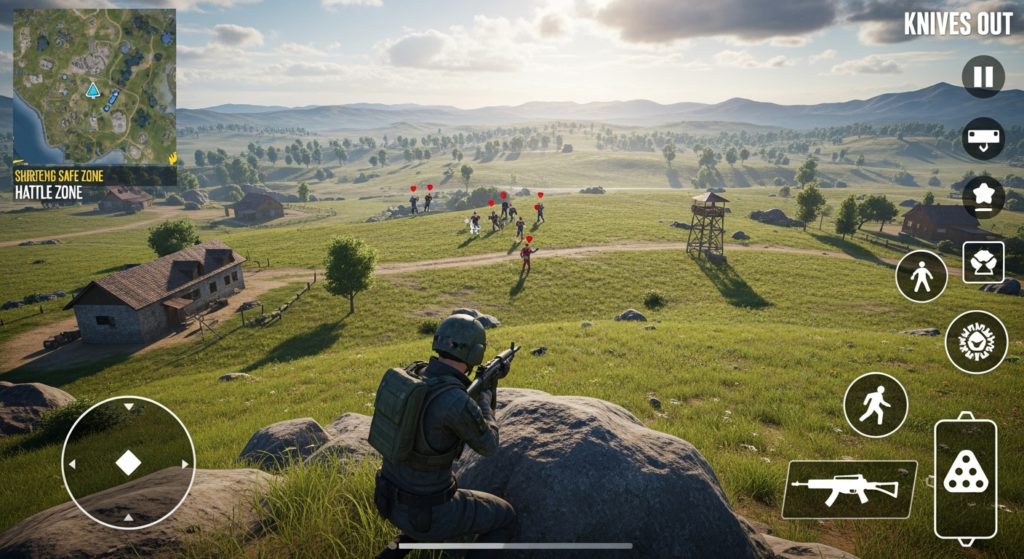Image resolution: width=1024 pixels, height=559 pixels.
Task: Tap the center of the movement joystick
Action: [128, 463]
